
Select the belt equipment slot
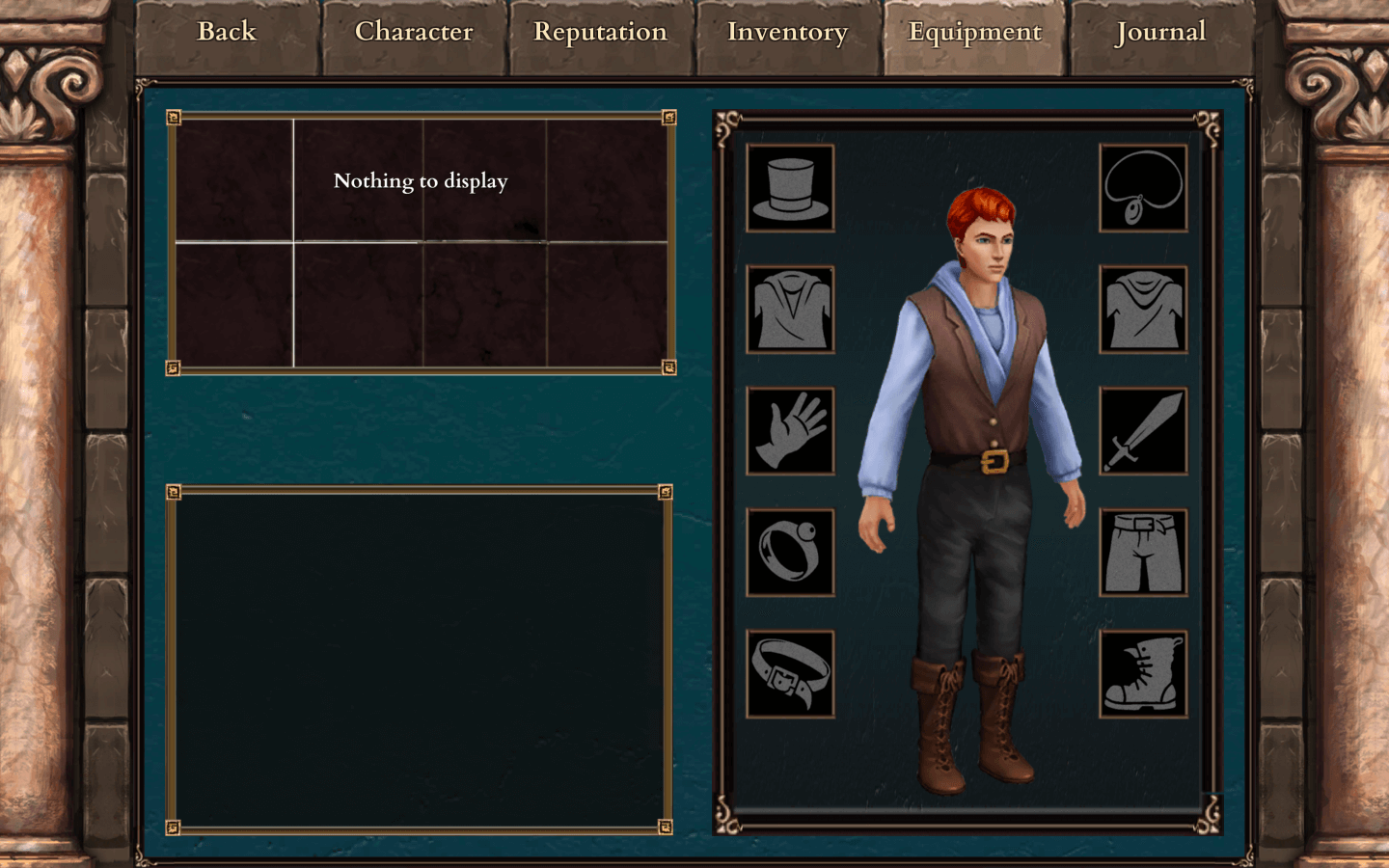tap(790, 674)
